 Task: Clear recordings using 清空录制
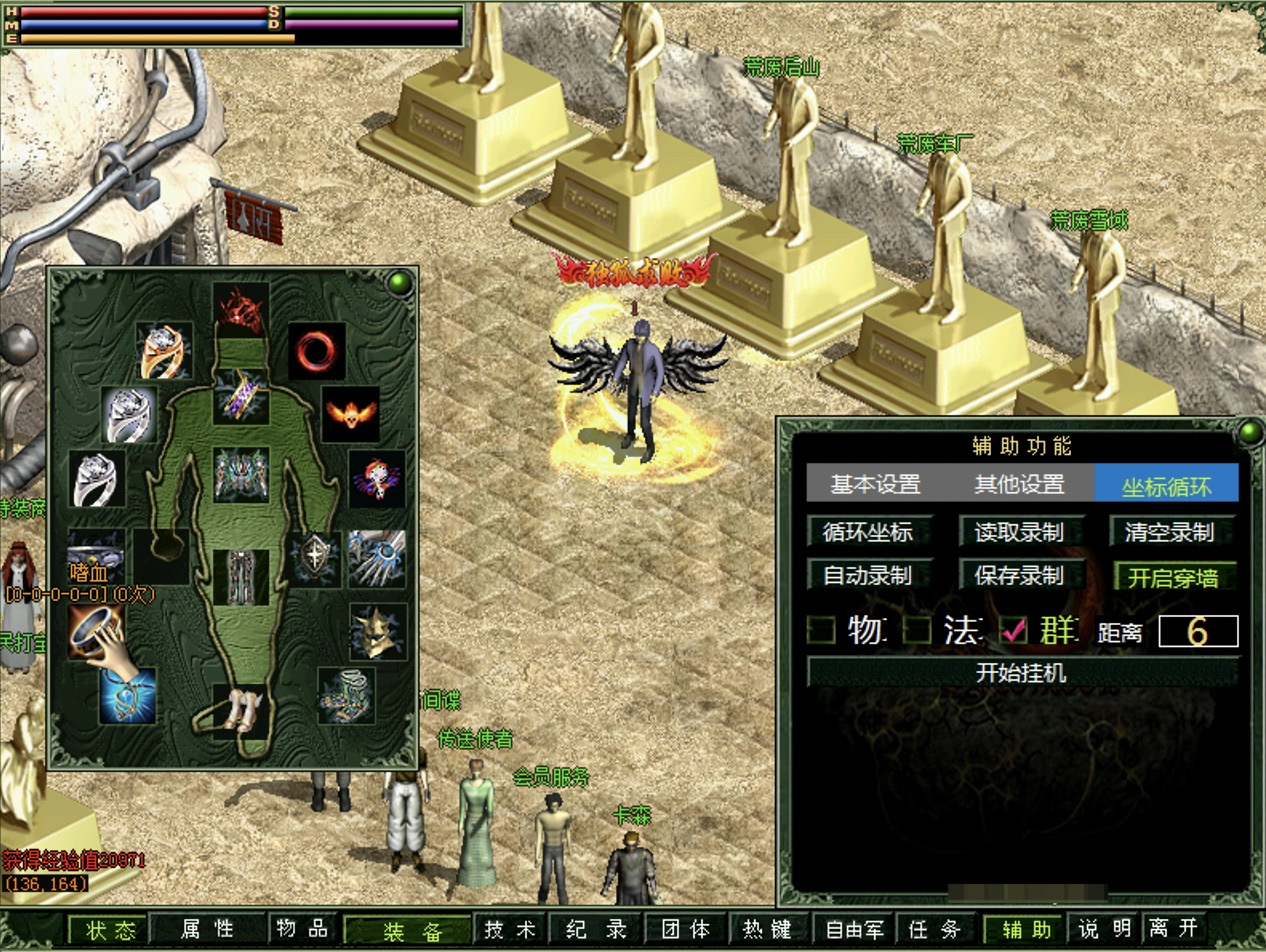pyautogui.click(x=1170, y=532)
